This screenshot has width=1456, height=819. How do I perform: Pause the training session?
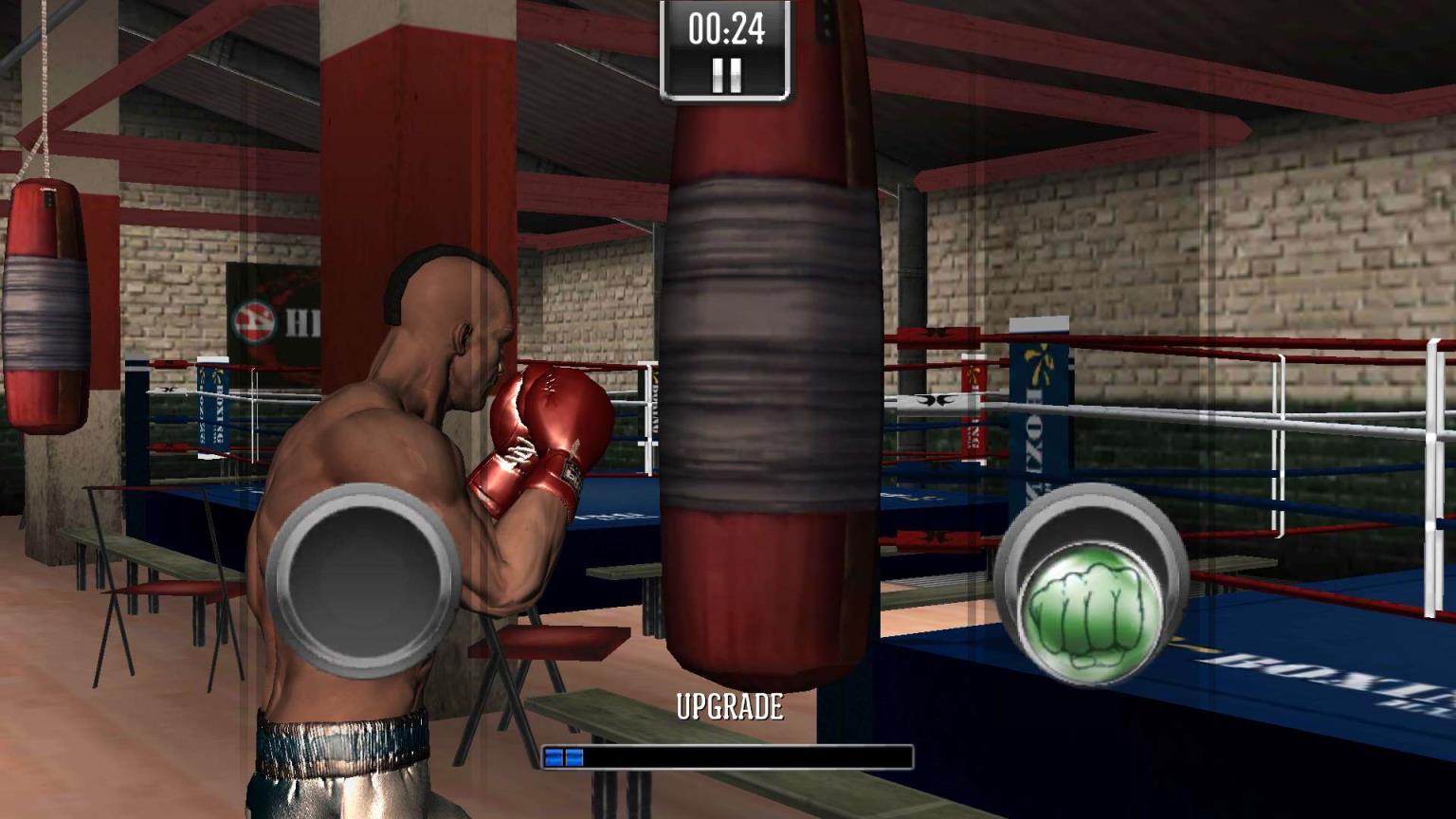726,74
